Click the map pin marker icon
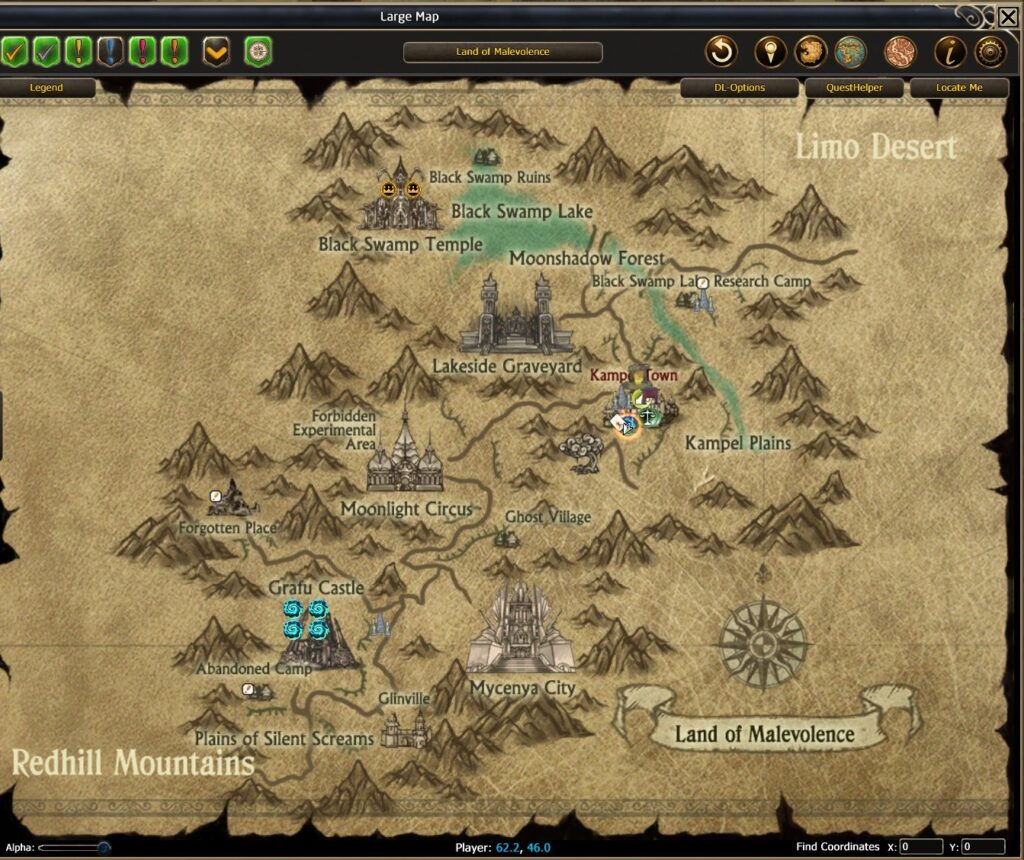This screenshot has height=860, width=1024. pos(768,51)
